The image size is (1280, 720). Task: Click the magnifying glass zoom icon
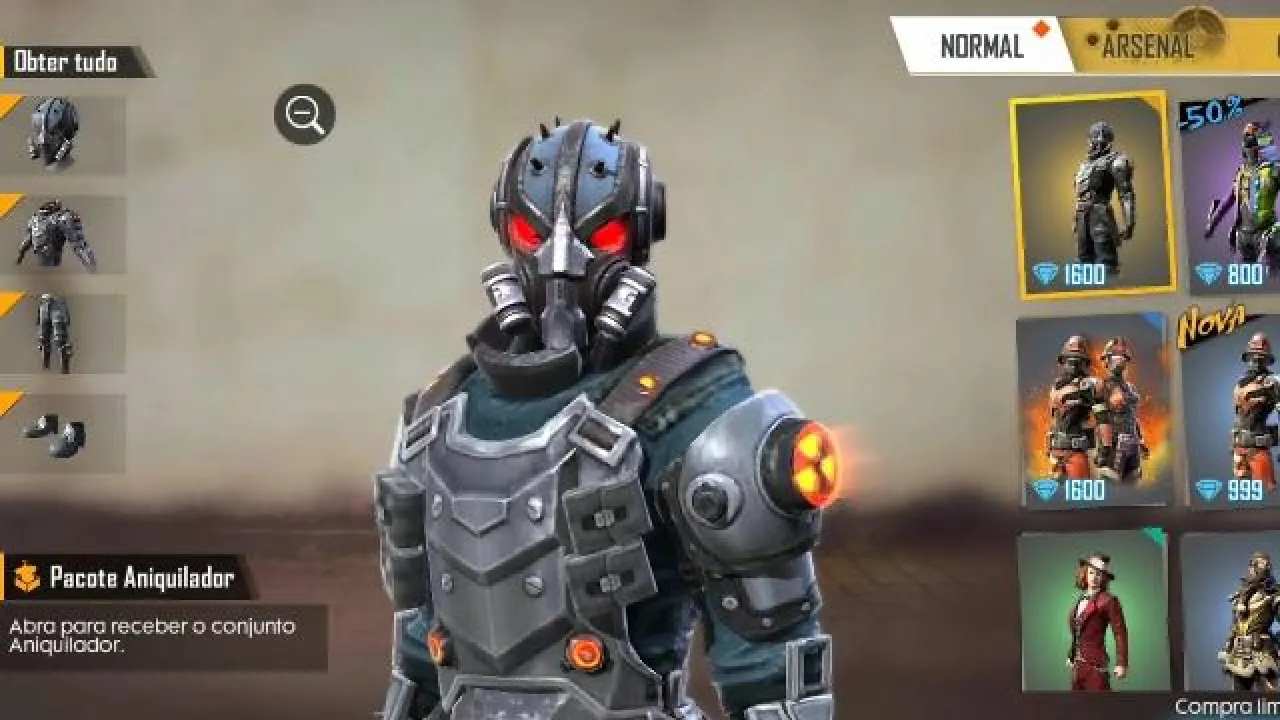[302, 114]
